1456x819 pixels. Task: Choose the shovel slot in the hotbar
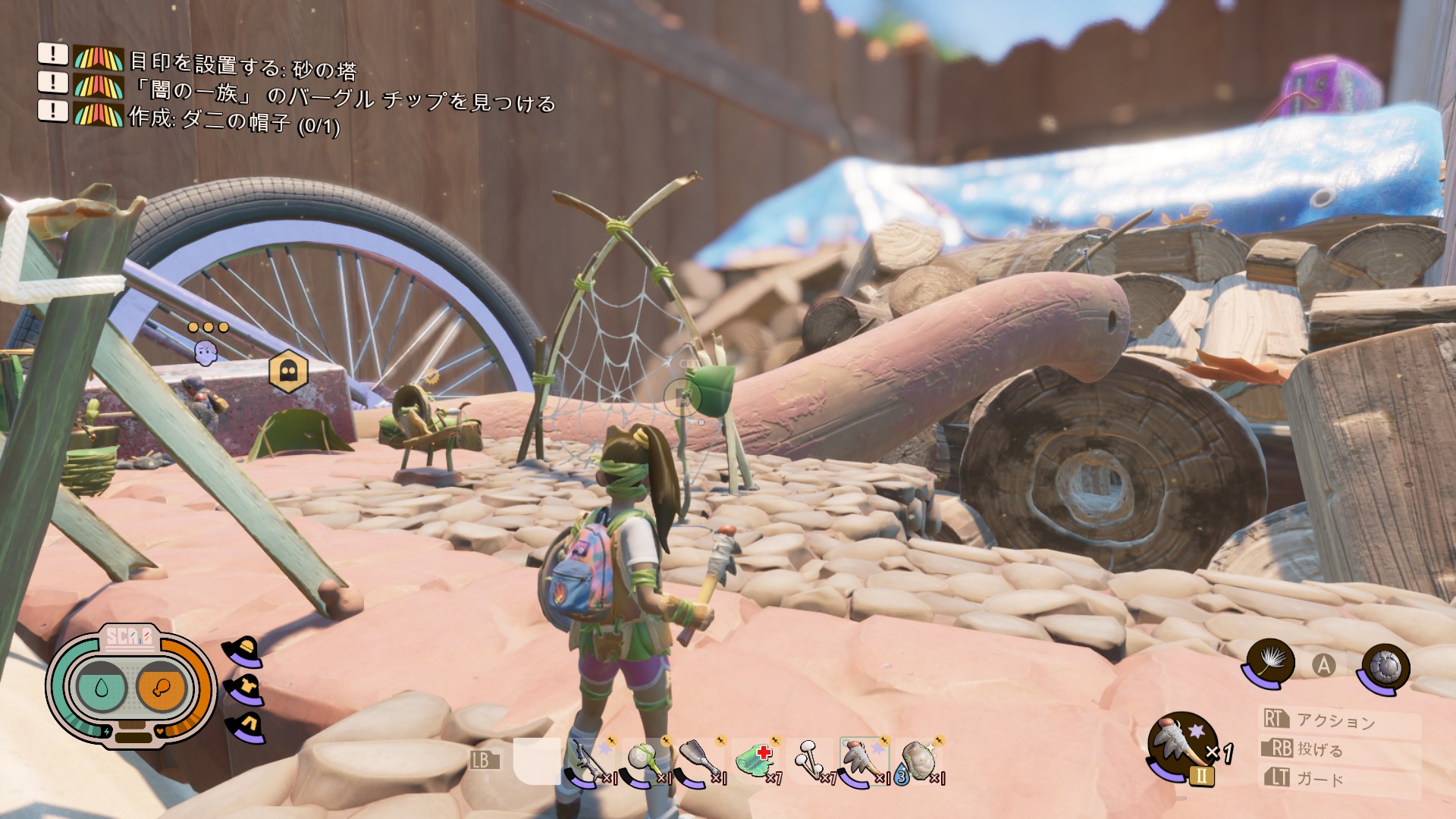click(699, 761)
